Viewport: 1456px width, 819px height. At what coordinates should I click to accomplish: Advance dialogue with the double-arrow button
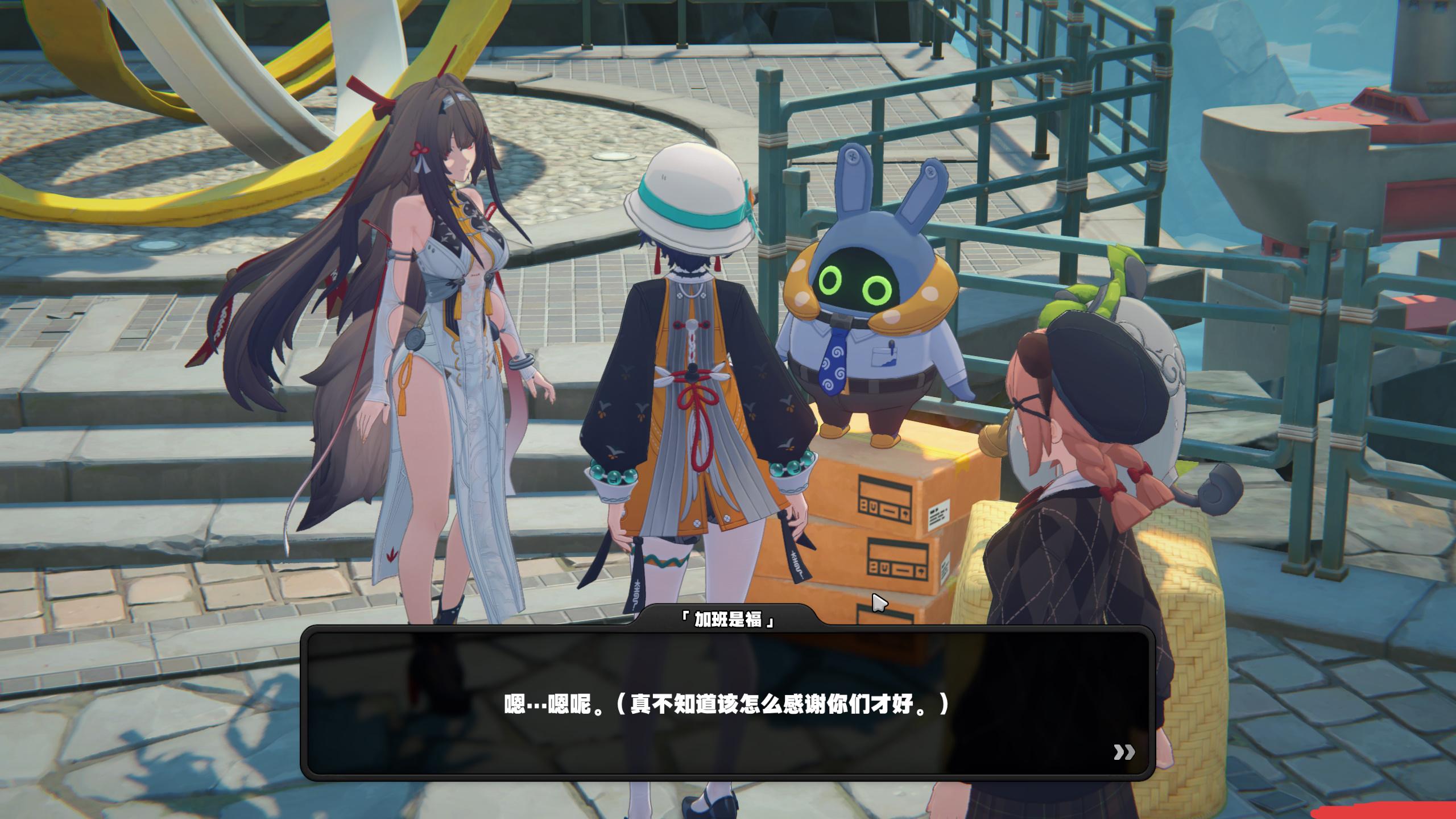(1123, 752)
